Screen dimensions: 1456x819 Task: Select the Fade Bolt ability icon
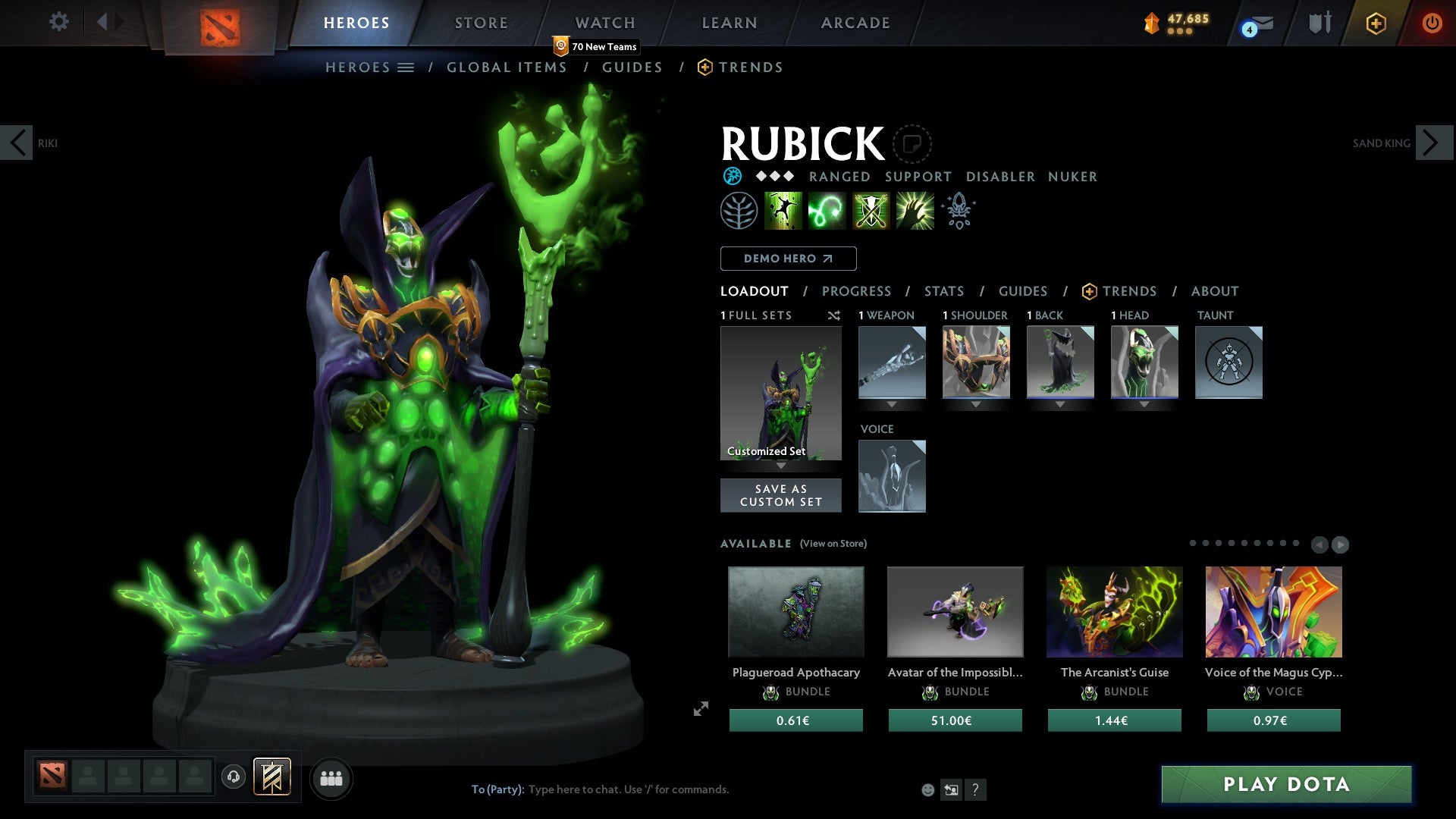tap(828, 211)
